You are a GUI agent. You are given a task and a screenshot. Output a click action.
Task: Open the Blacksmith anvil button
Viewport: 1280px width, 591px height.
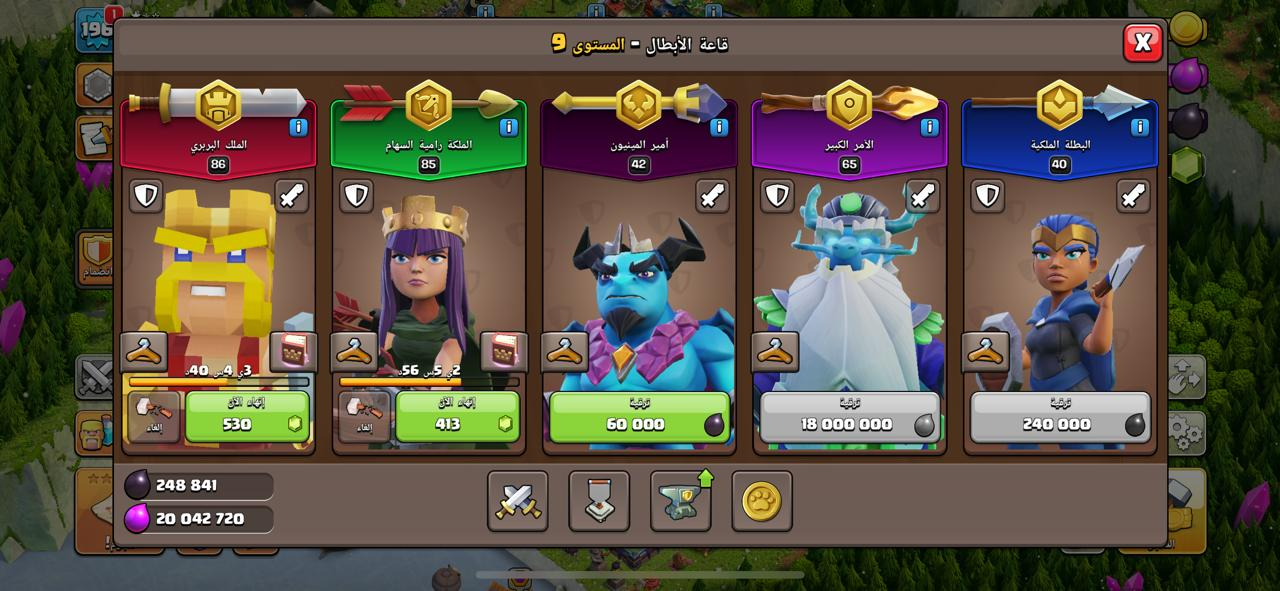680,501
